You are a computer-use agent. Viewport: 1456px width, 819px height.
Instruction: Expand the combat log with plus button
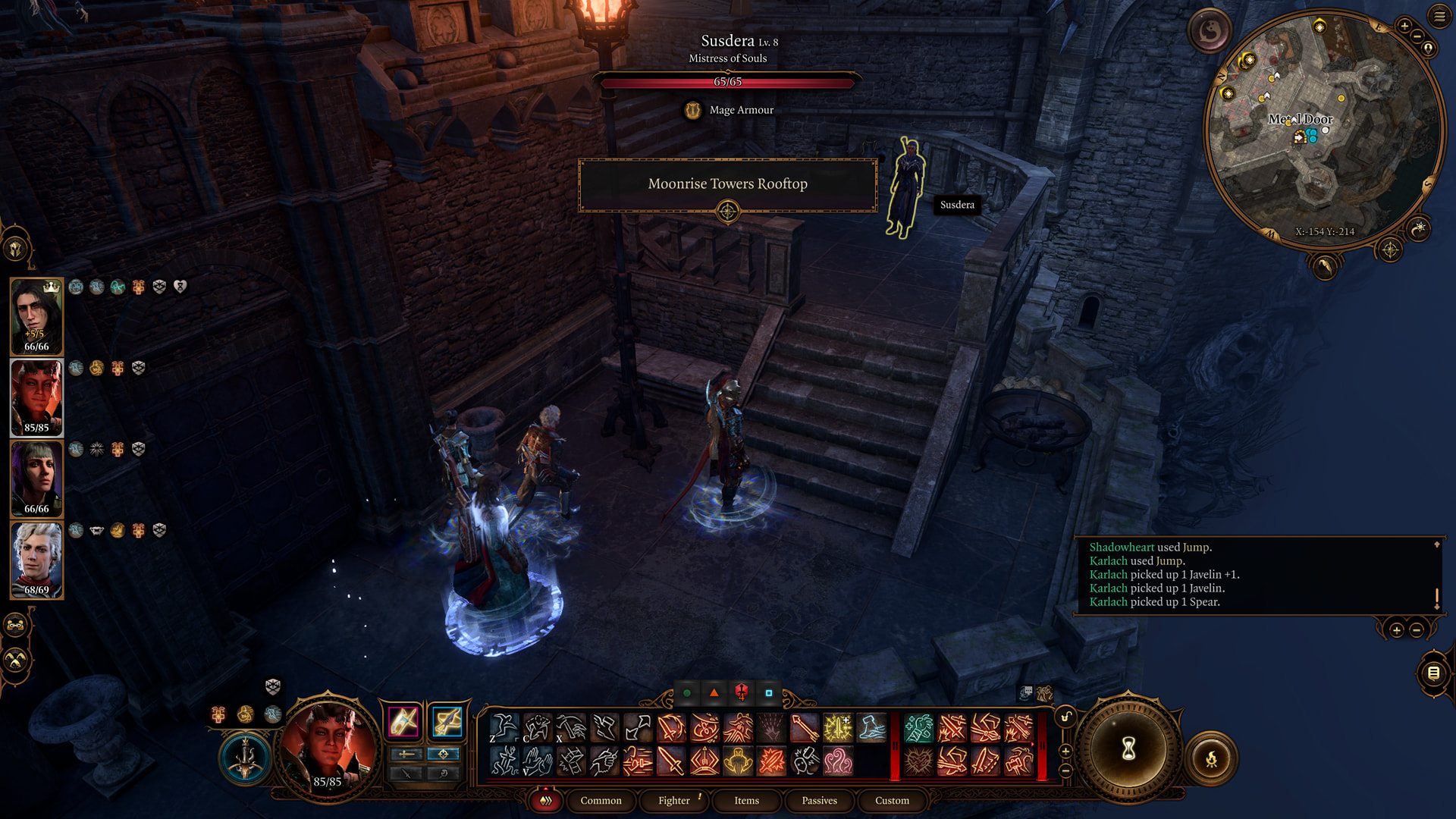pyautogui.click(x=1396, y=630)
